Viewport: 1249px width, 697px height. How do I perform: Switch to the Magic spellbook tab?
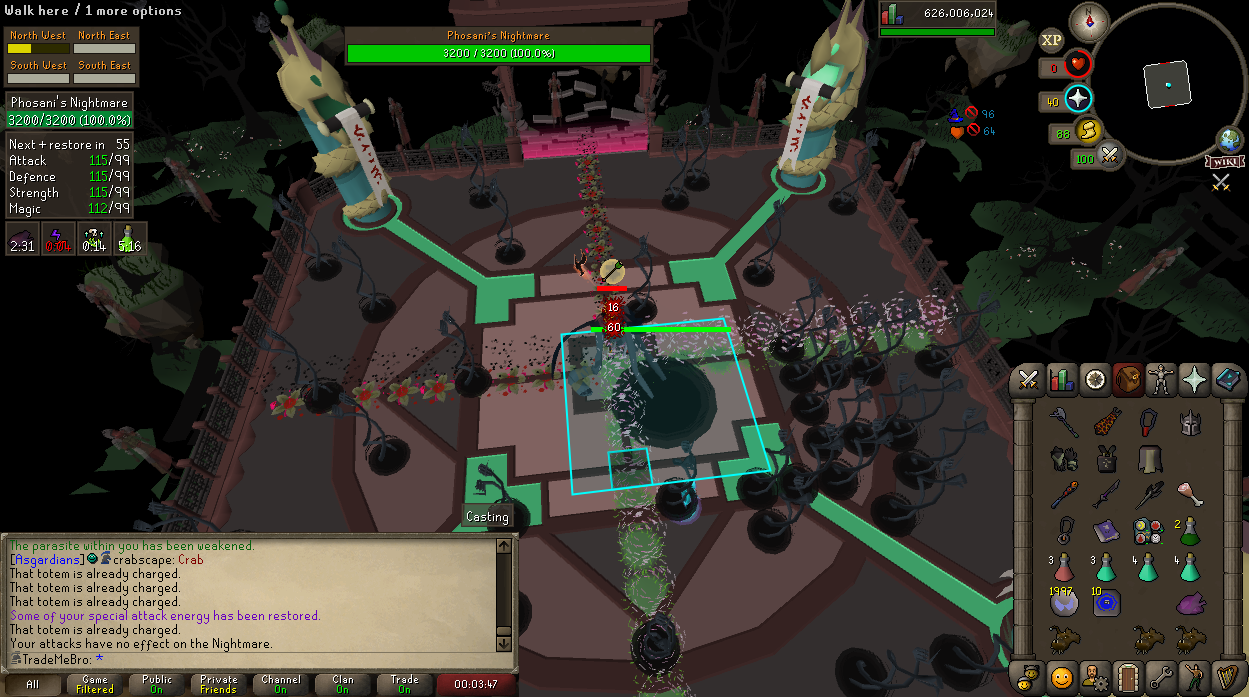tap(1227, 380)
